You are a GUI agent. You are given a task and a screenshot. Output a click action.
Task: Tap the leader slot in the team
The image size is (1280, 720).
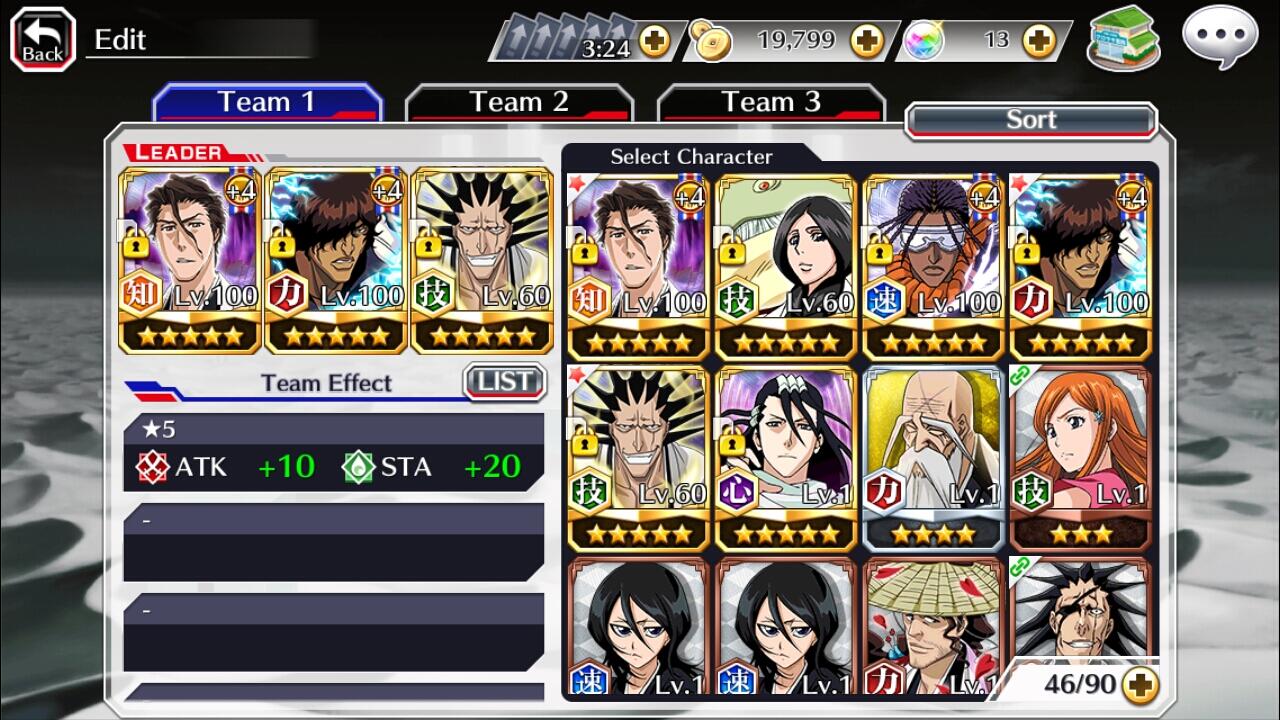[190, 260]
